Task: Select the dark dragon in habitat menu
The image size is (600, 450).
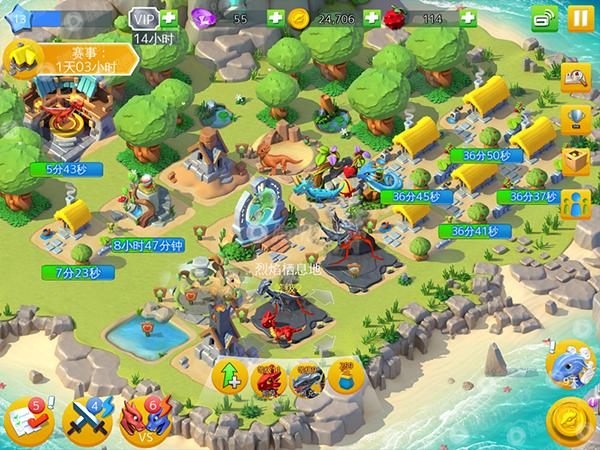Action: (307, 378)
